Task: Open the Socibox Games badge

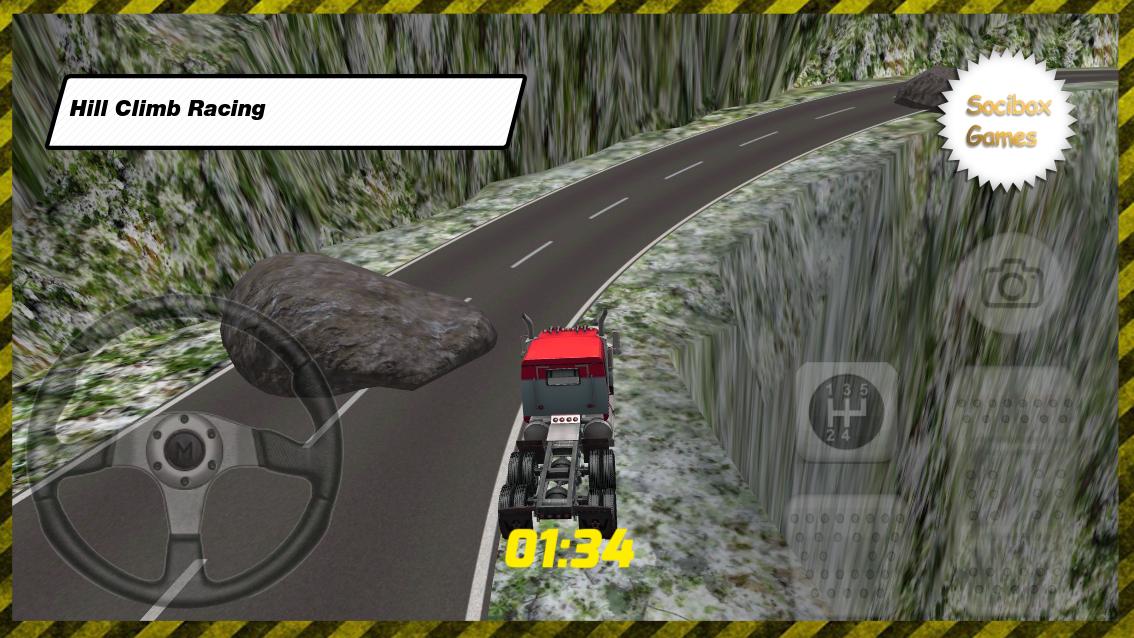Action: (x=1007, y=121)
